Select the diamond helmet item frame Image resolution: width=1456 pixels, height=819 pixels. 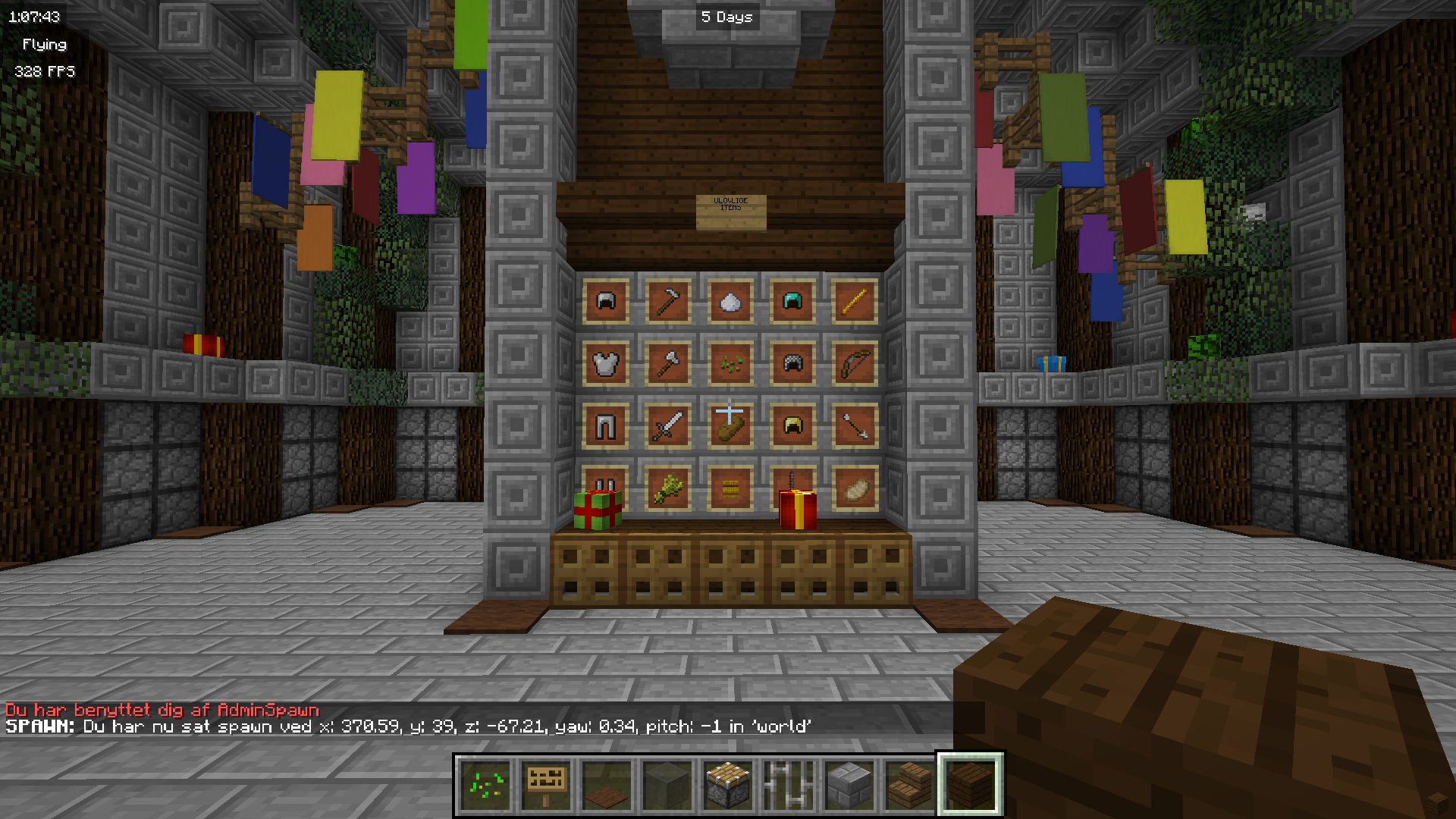pyautogui.click(x=792, y=301)
